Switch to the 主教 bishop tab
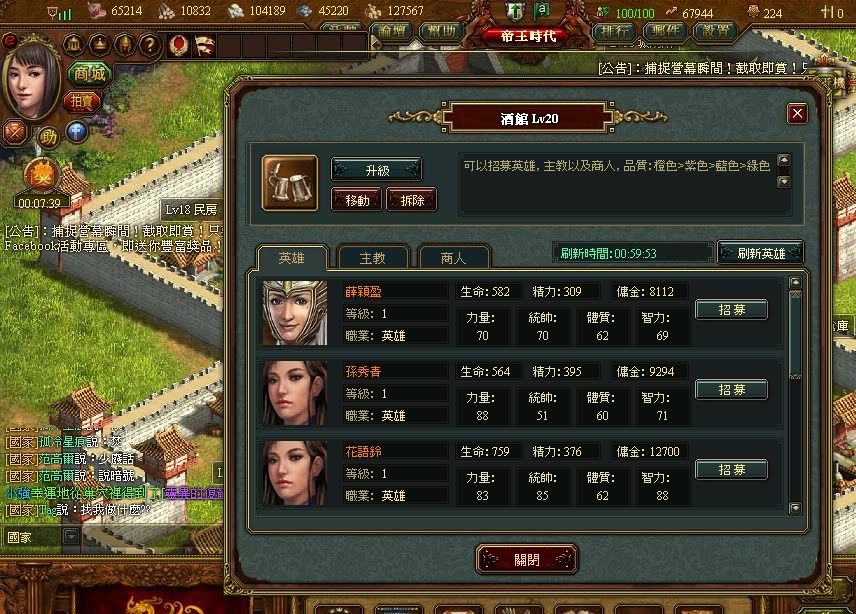The width and height of the screenshot is (856, 614). 373,258
